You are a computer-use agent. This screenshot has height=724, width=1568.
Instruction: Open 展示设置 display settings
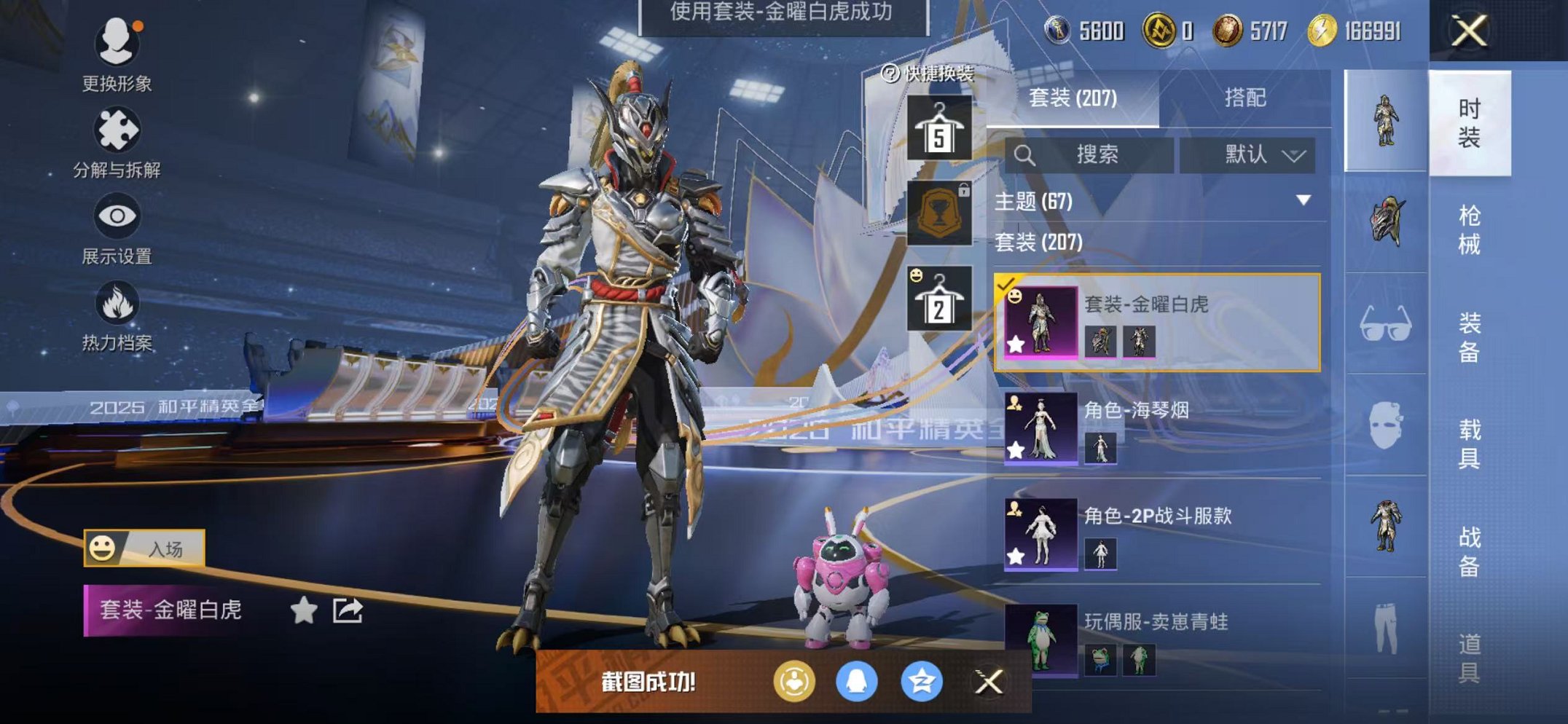coord(117,216)
